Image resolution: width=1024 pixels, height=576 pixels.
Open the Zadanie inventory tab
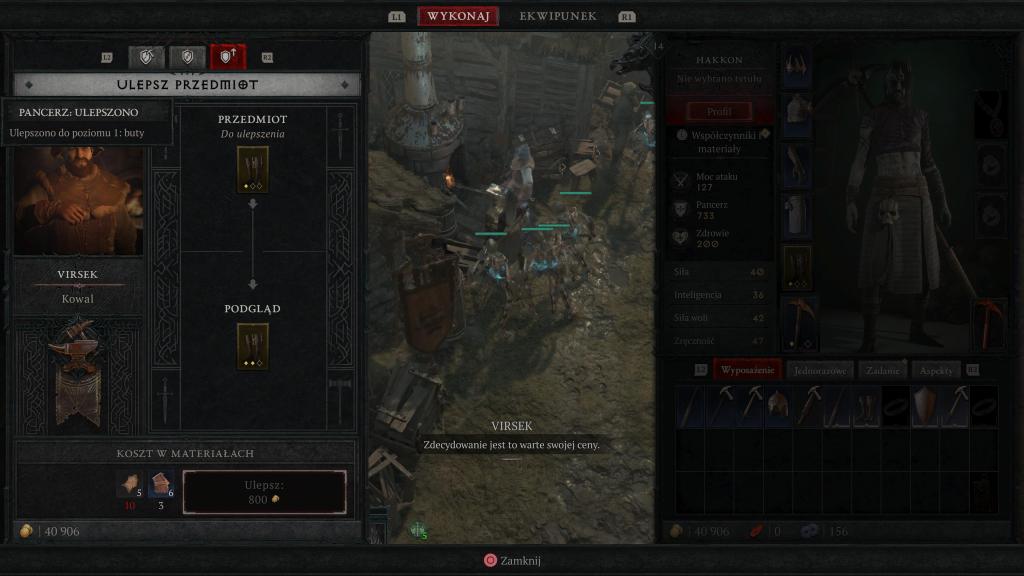[883, 370]
